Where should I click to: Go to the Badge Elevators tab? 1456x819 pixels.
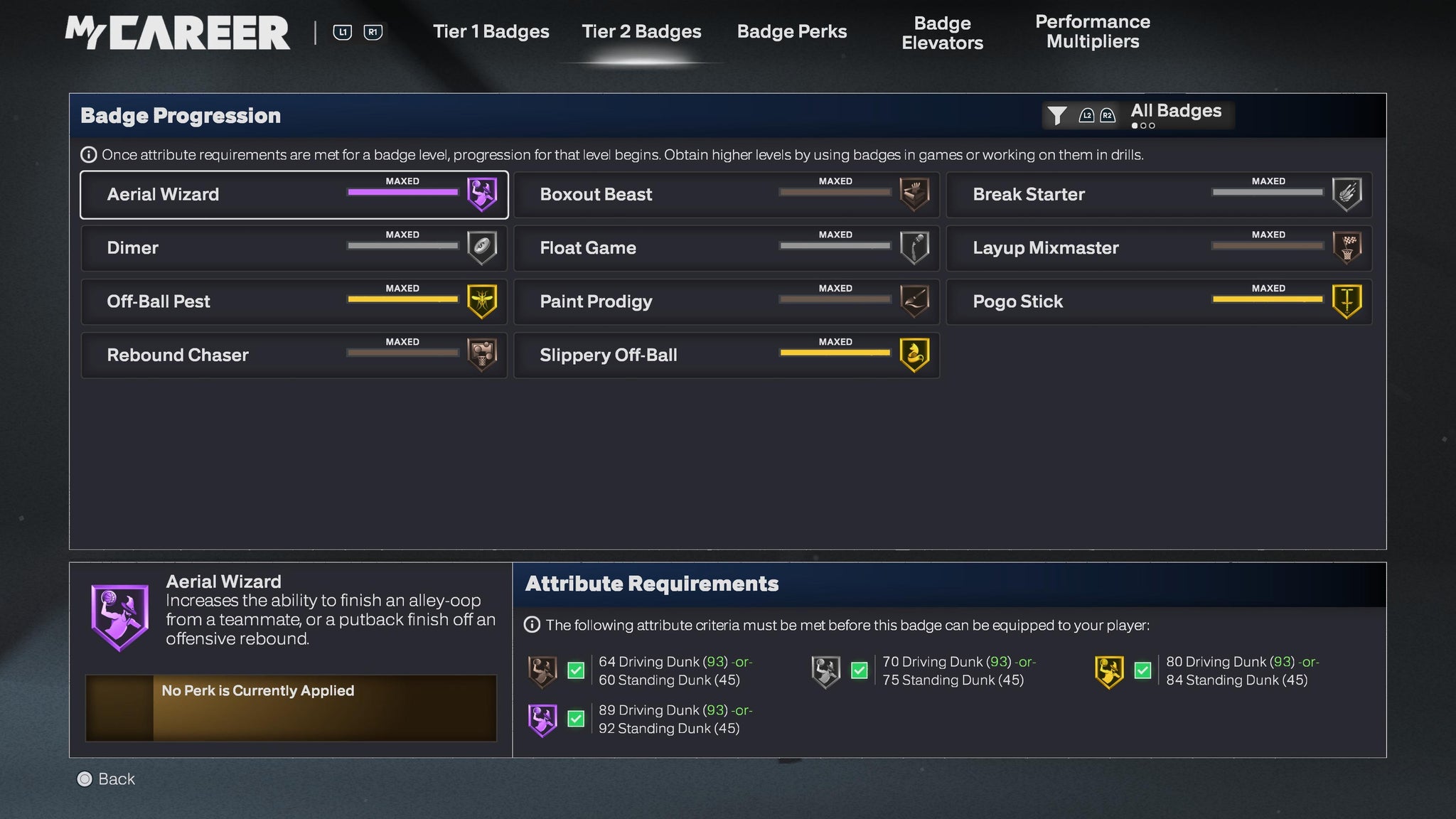(x=942, y=33)
